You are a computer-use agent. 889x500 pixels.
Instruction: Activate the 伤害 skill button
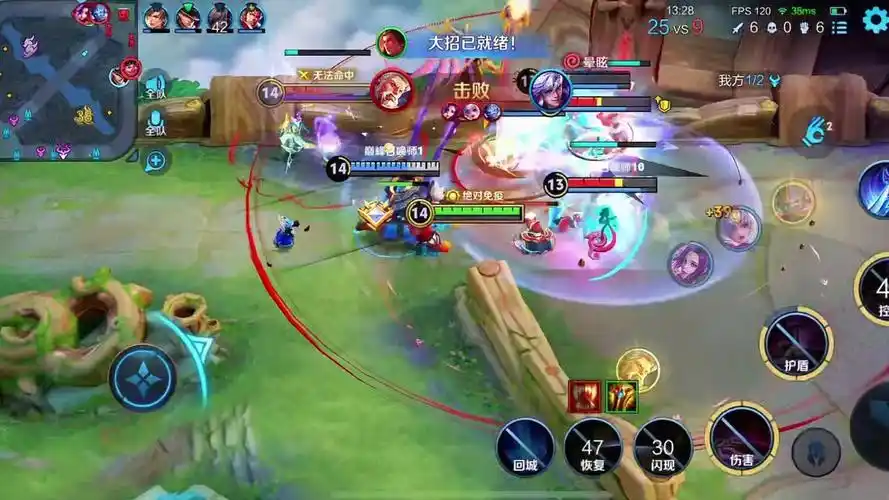click(742, 438)
